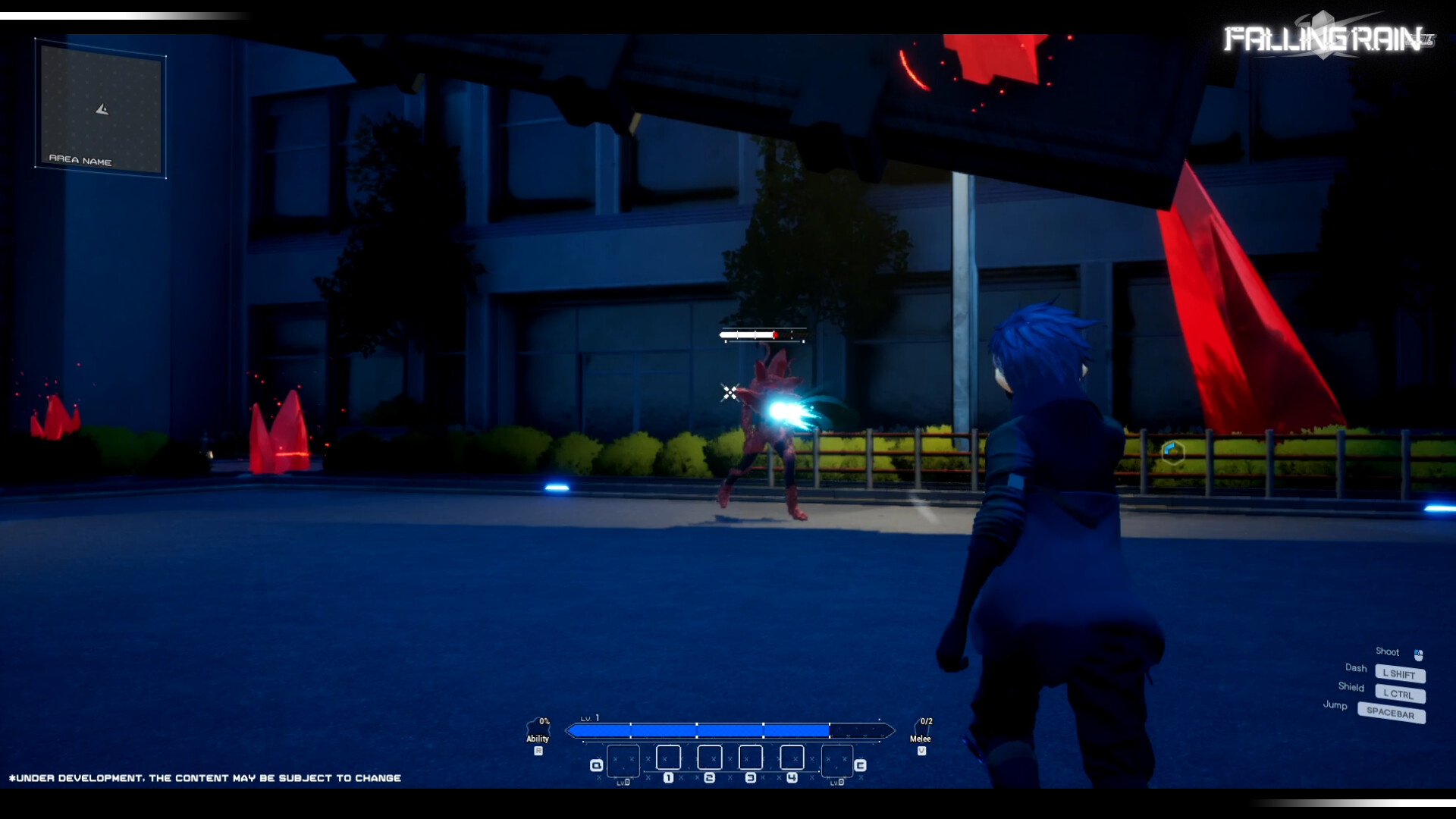
Task: Expand the LV.0 right ability slot details
Action: [x=836, y=782]
